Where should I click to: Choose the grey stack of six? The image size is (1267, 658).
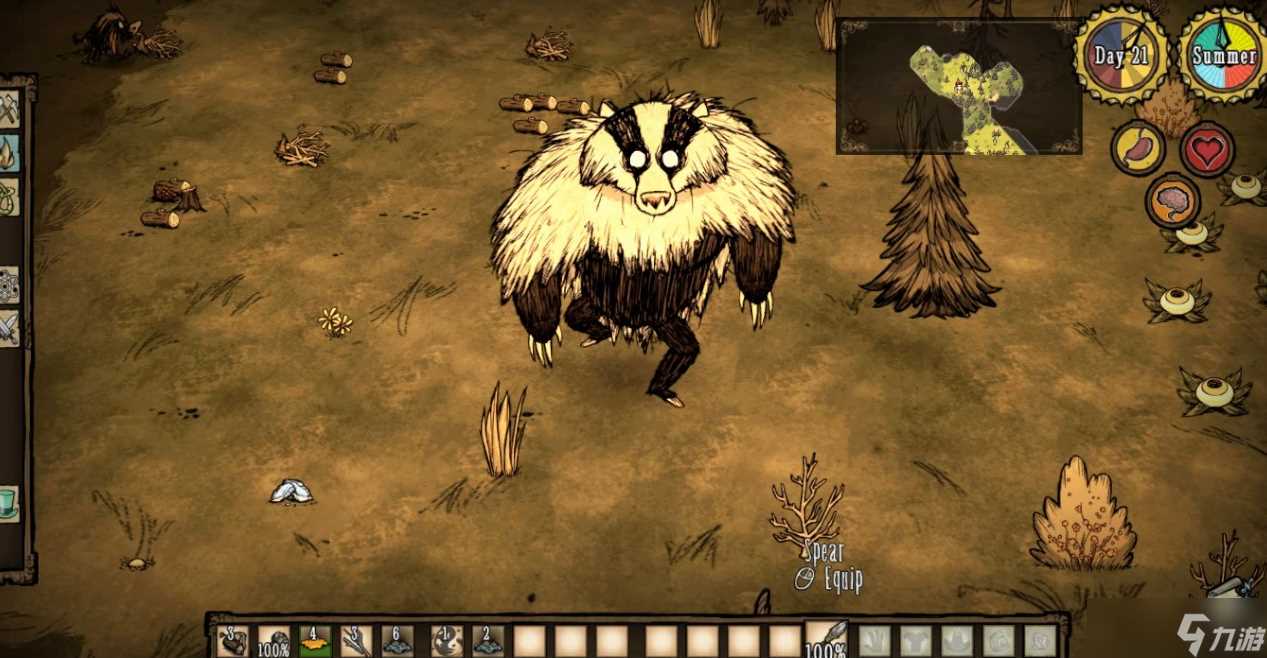point(398,641)
